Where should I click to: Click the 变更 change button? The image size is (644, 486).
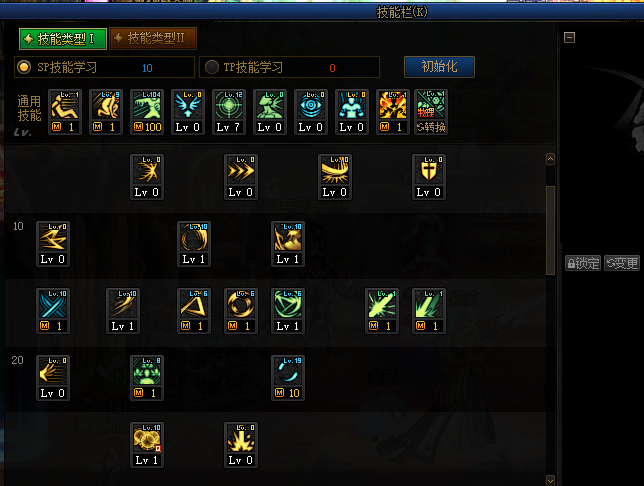click(x=621, y=263)
